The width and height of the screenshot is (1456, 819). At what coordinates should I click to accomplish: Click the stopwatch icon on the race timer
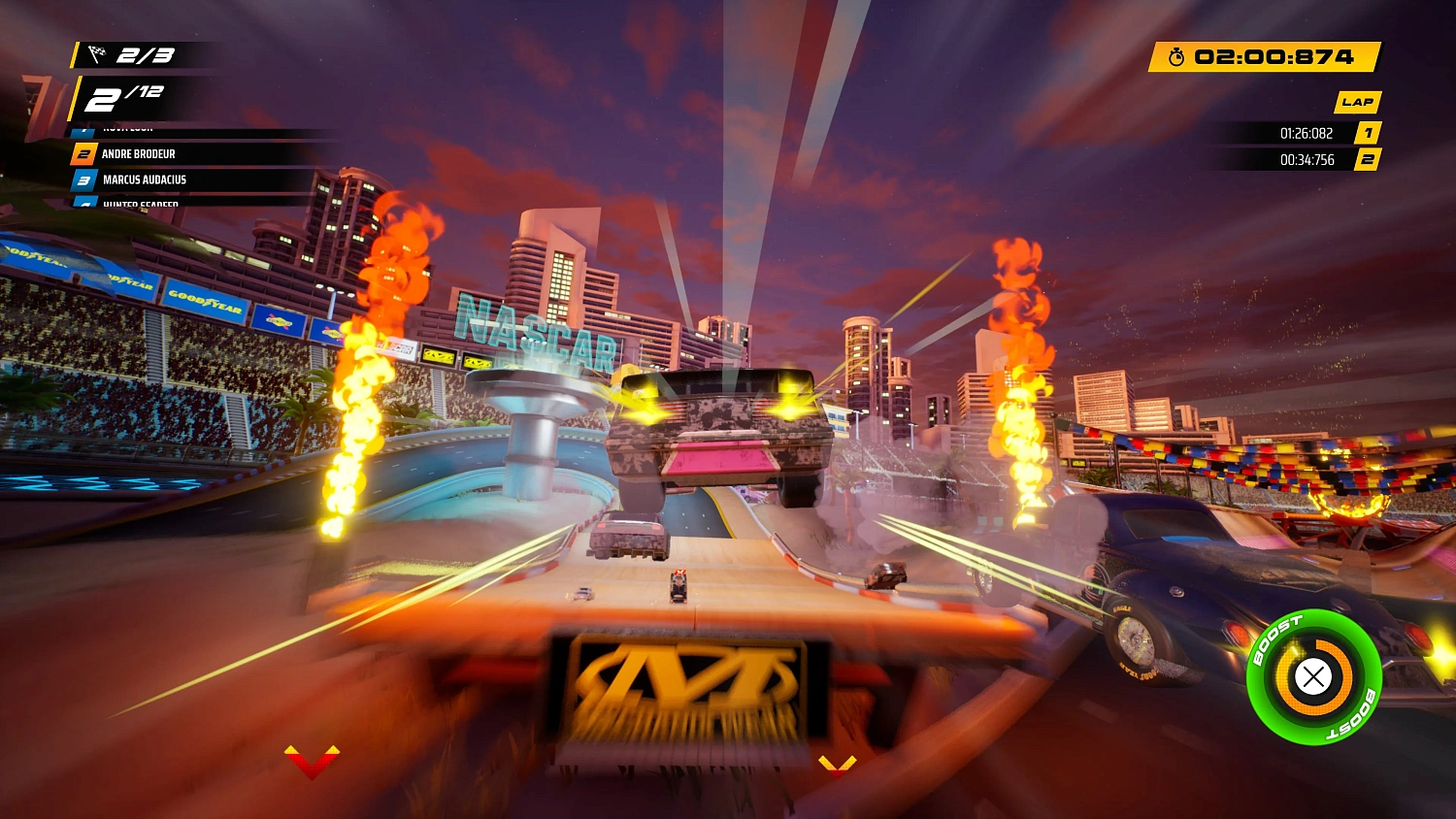(1177, 57)
